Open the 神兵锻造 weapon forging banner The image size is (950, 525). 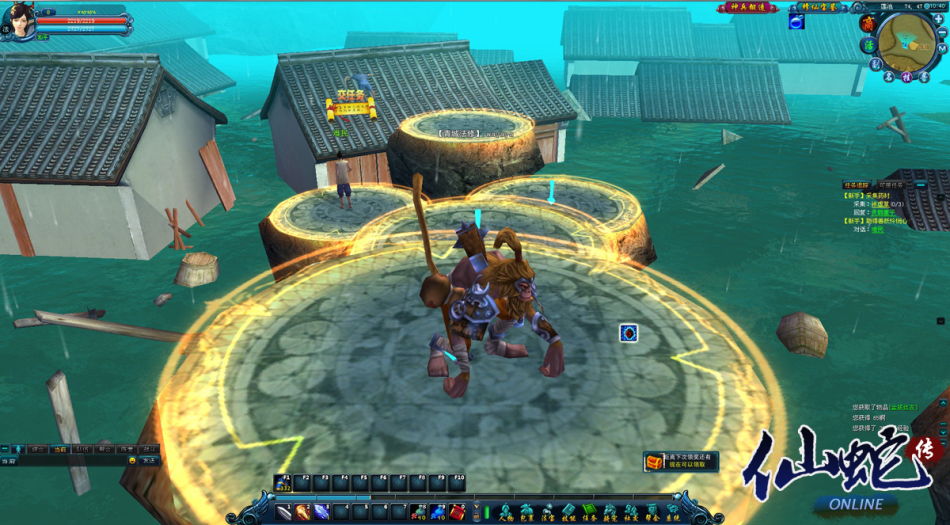point(746,7)
